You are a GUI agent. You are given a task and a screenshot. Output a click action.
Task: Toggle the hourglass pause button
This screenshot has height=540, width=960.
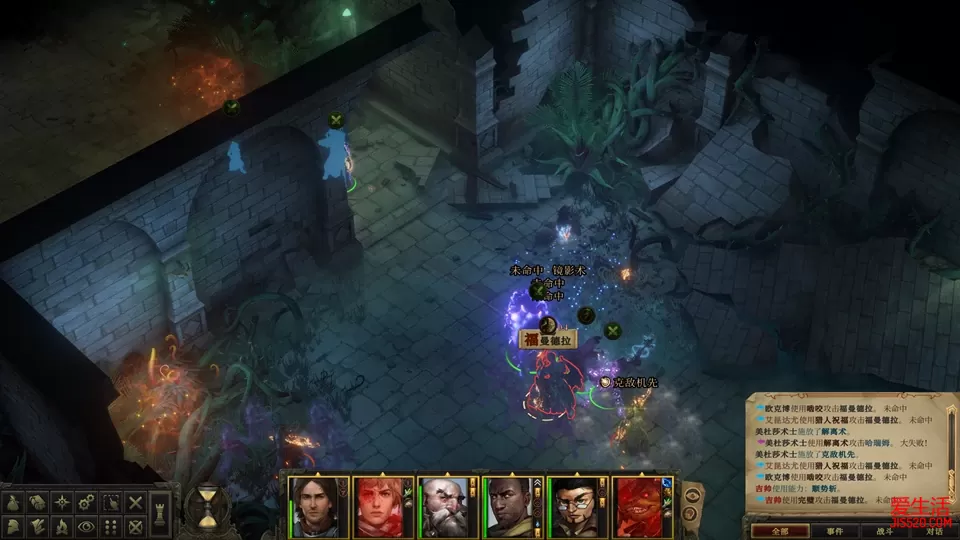(x=208, y=506)
